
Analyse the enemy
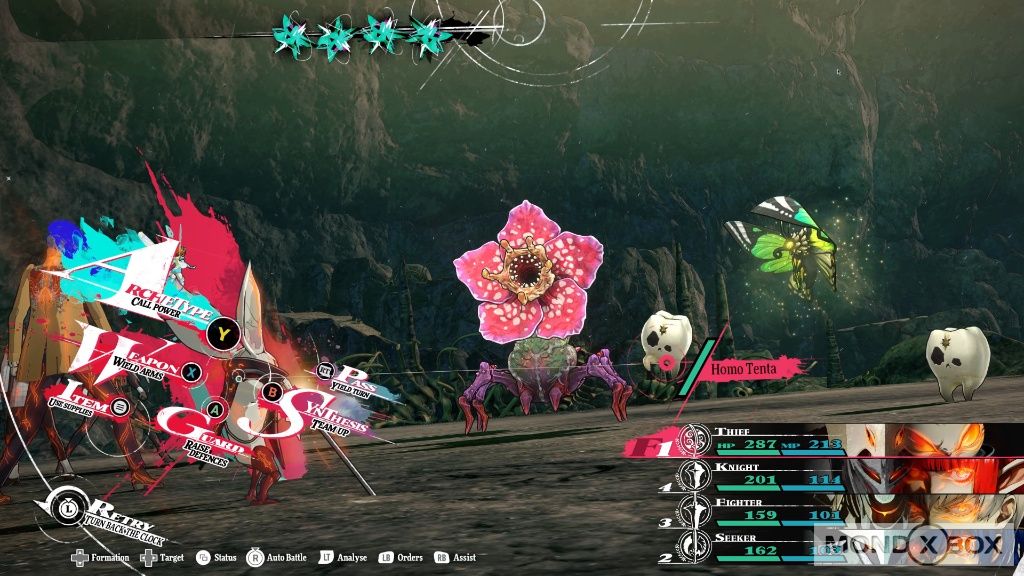tap(342, 557)
